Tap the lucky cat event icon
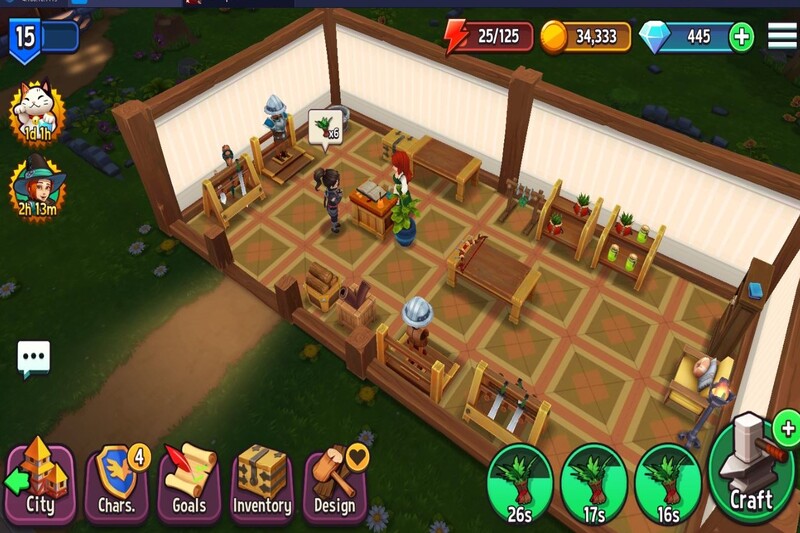This screenshot has height=533, width=800. coord(35,115)
